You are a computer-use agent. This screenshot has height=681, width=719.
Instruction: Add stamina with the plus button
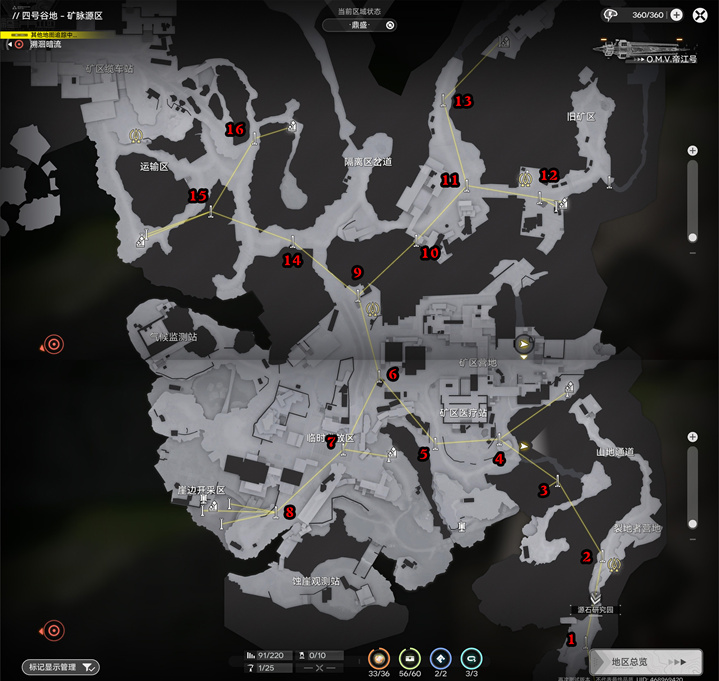[x=676, y=15]
